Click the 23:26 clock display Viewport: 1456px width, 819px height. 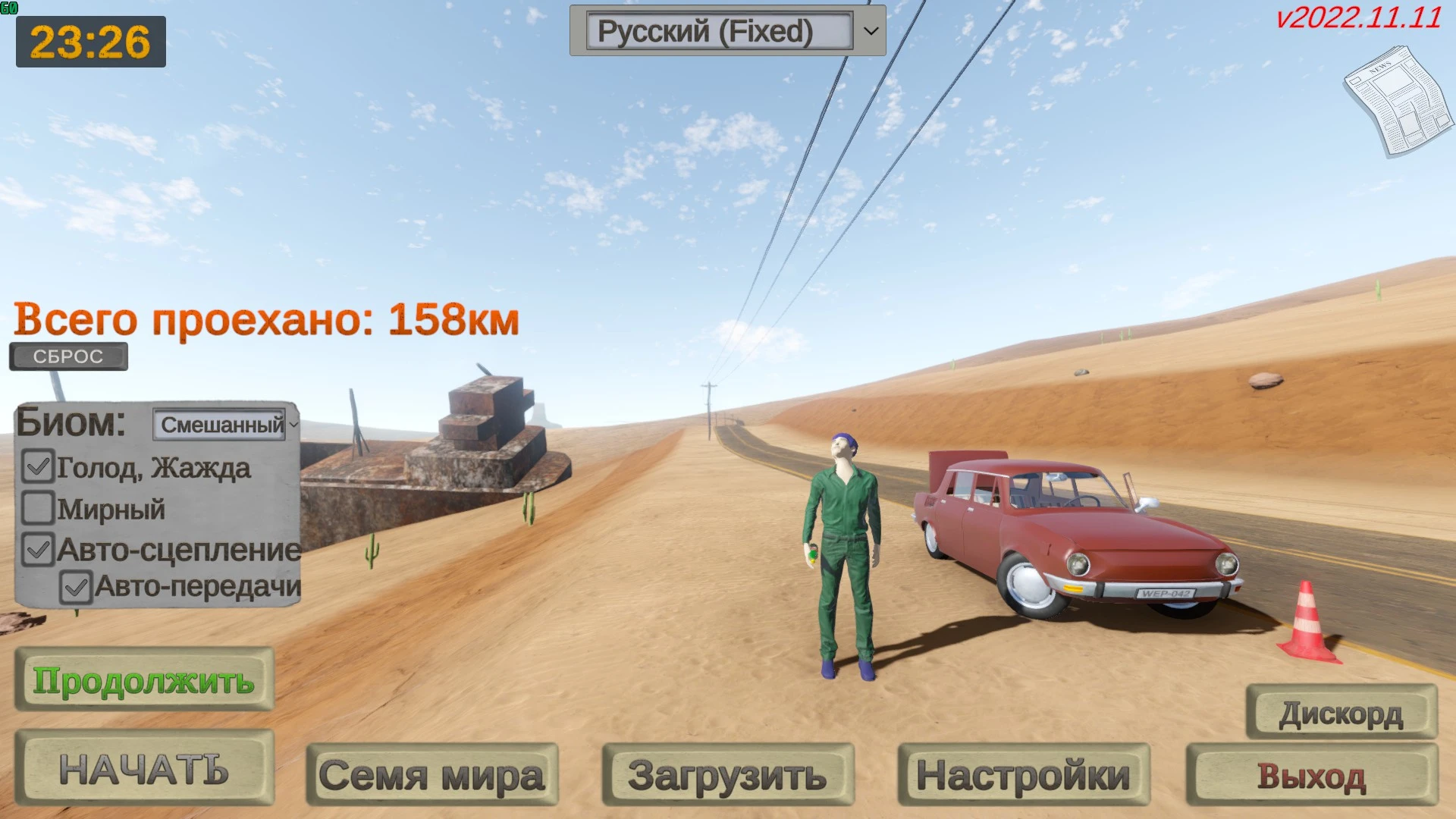pyautogui.click(x=89, y=42)
